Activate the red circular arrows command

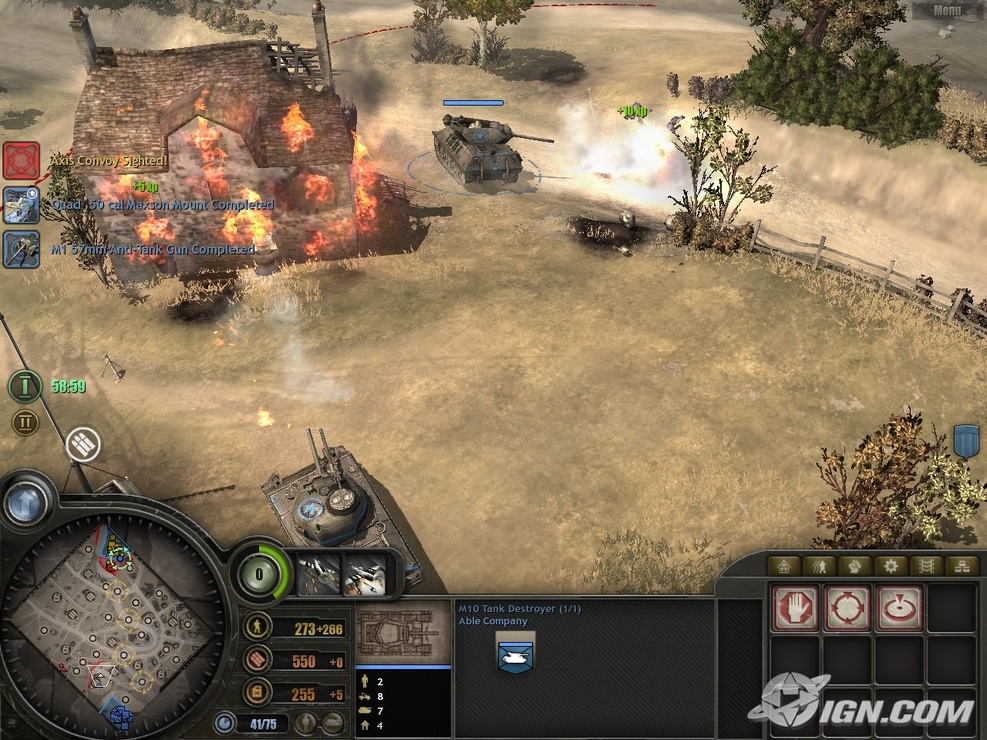point(847,607)
